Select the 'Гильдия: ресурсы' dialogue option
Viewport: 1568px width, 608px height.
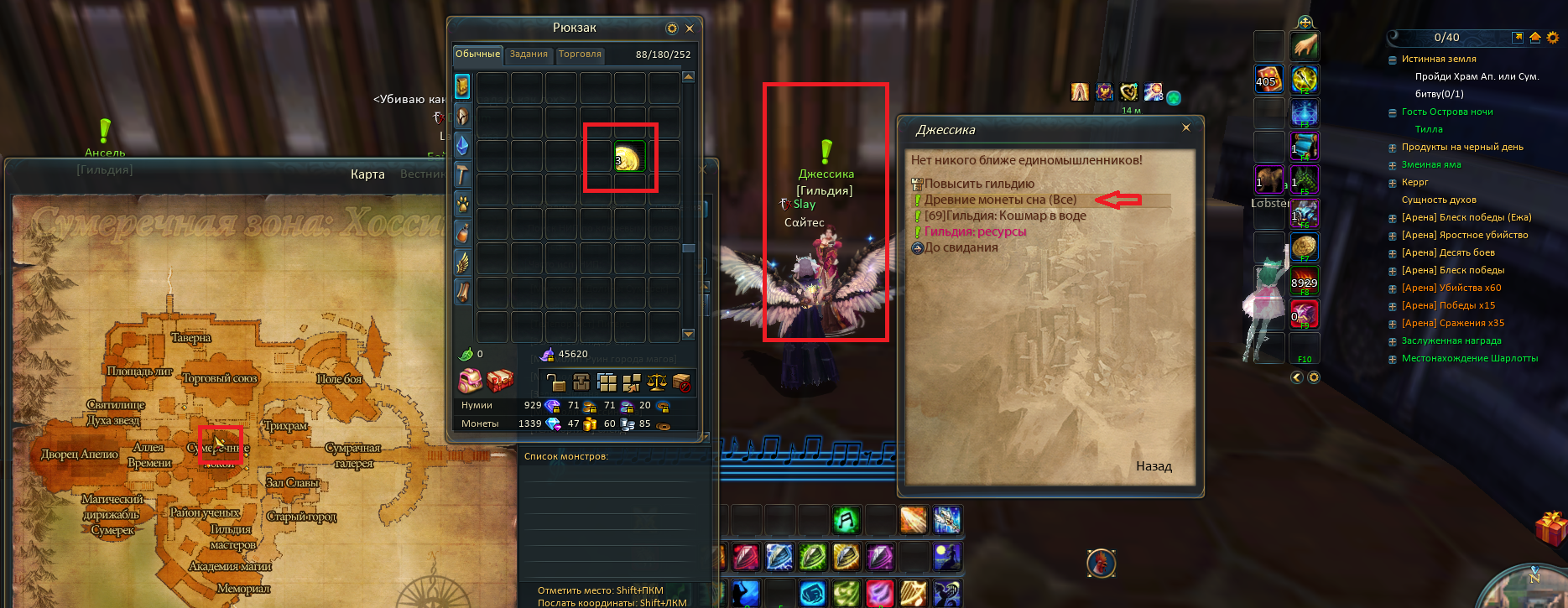point(975,231)
